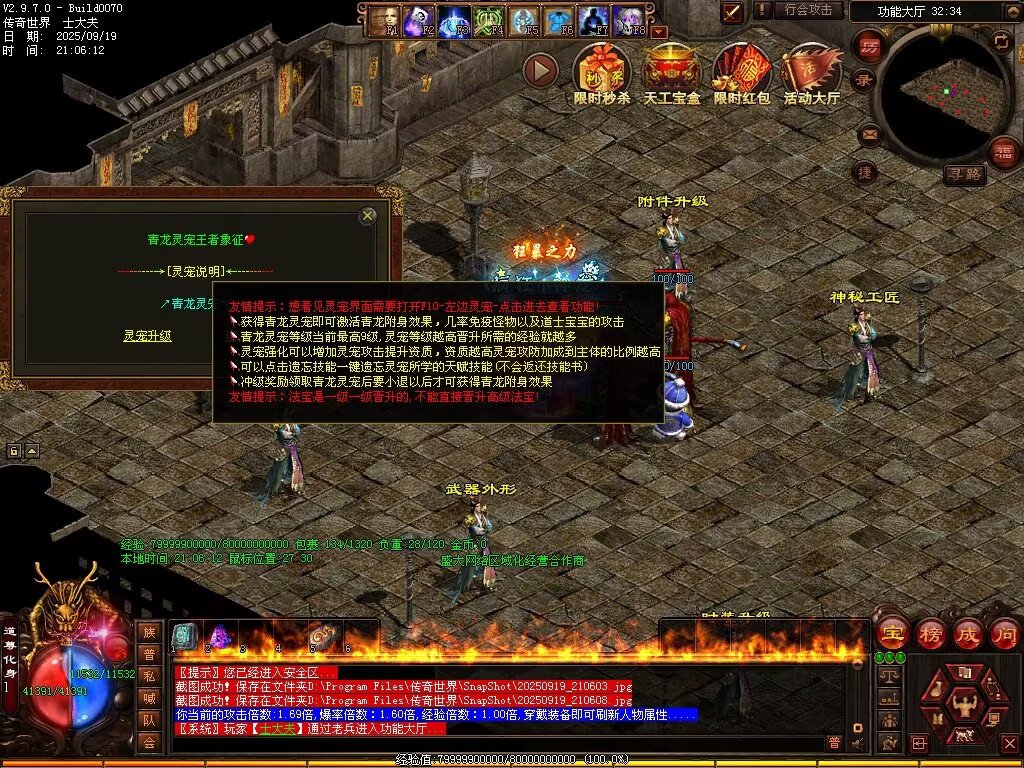Click the round play arrow button
The image size is (1024, 768).
(540, 70)
